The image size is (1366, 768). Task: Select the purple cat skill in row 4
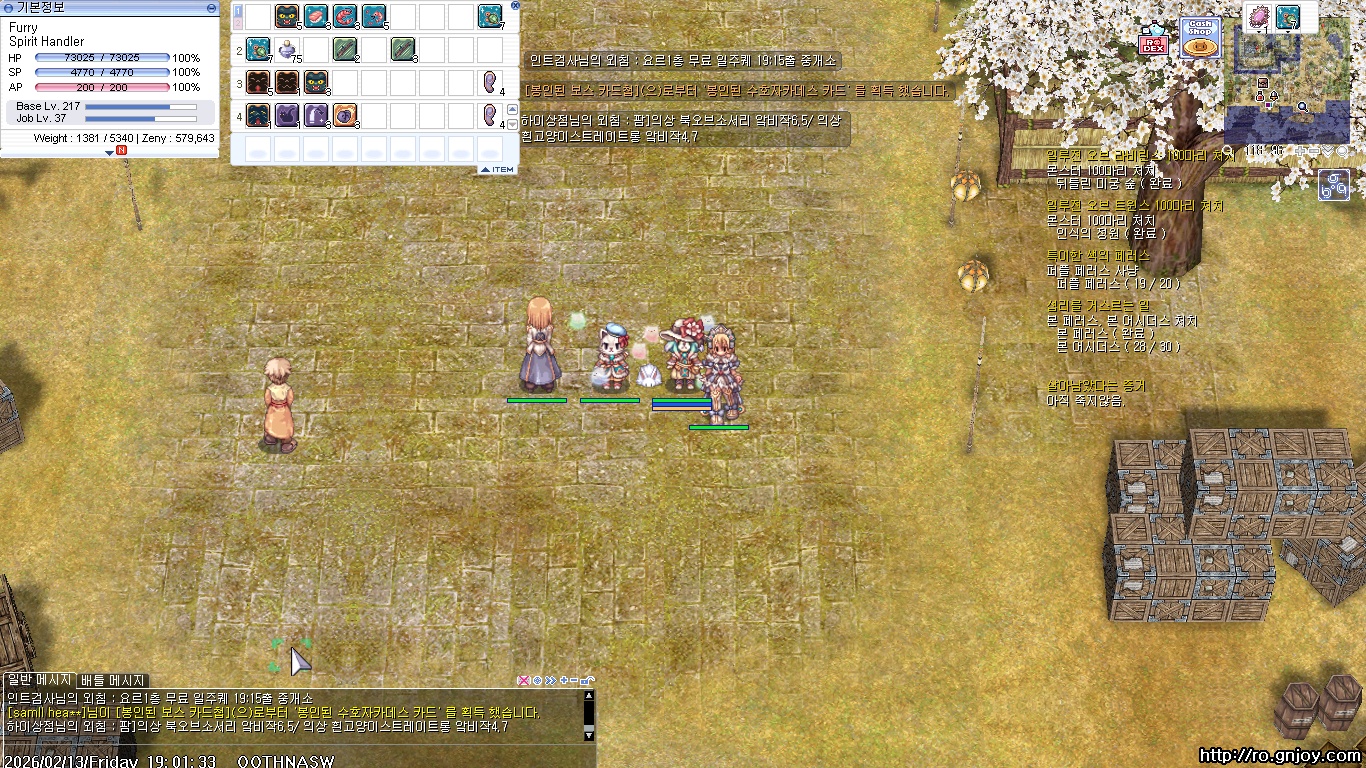pyautogui.click(x=287, y=115)
